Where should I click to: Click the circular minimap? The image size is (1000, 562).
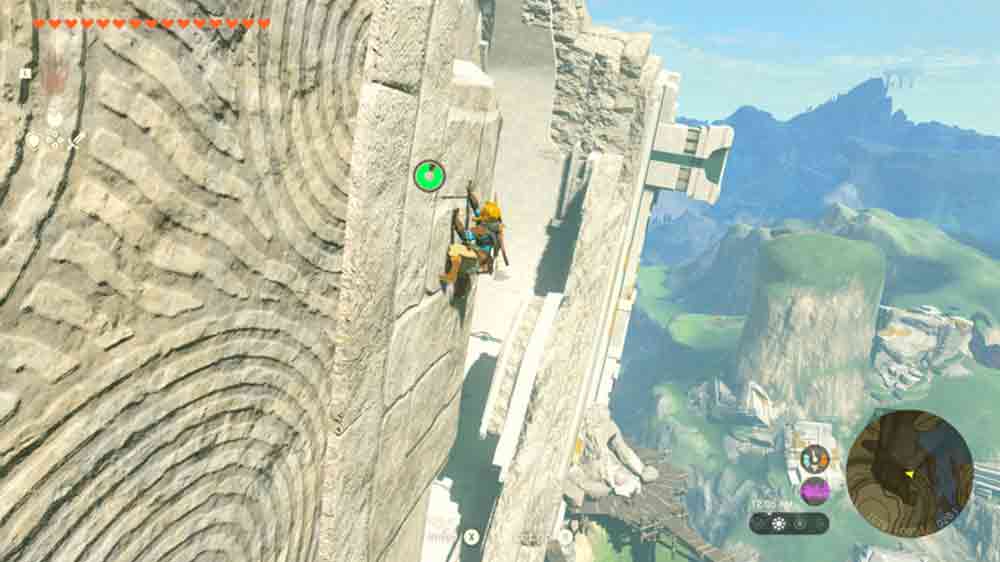(x=909, y=473)
